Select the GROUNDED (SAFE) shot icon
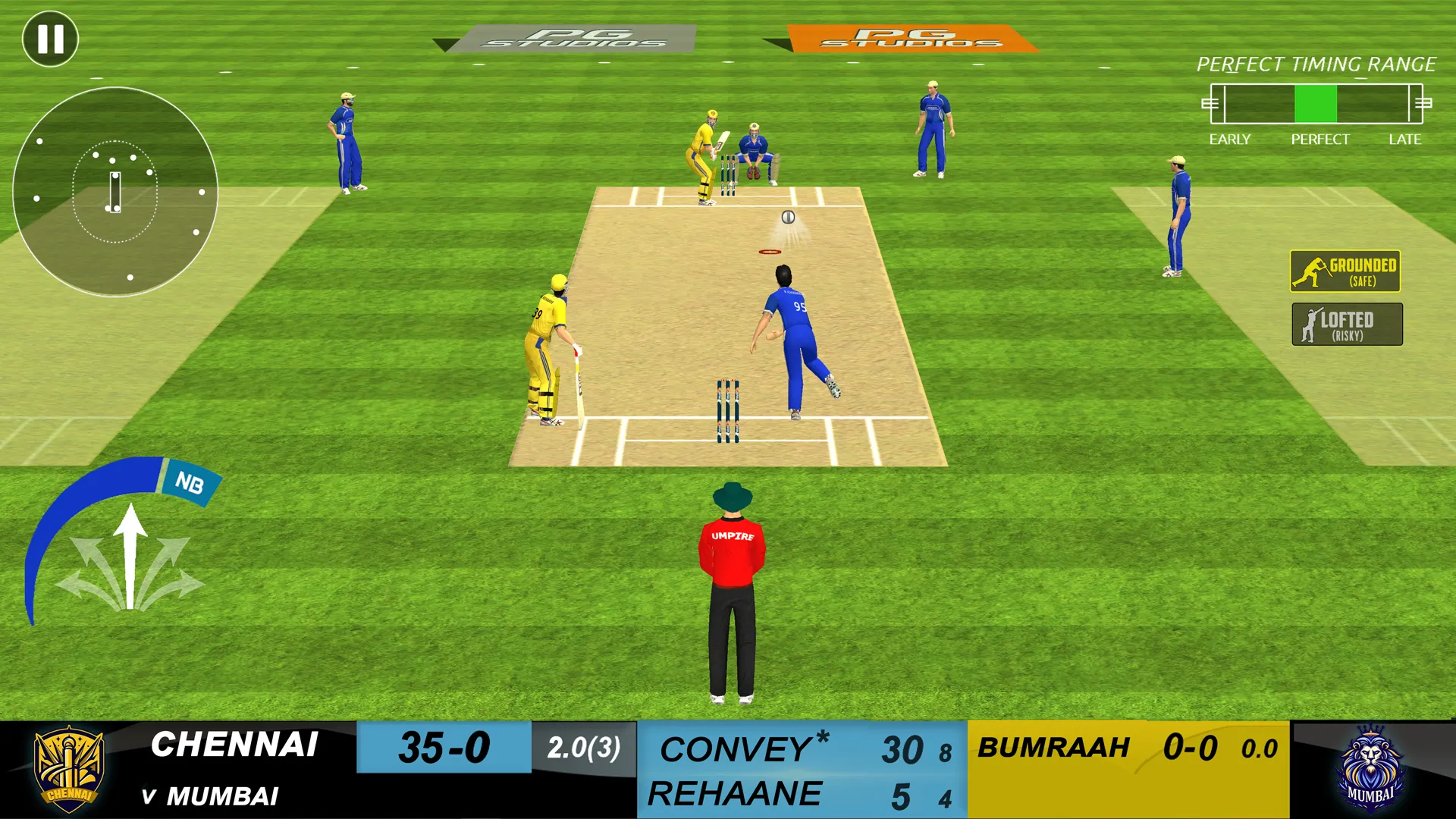The image size is (1456, 819). [1345, 271]
